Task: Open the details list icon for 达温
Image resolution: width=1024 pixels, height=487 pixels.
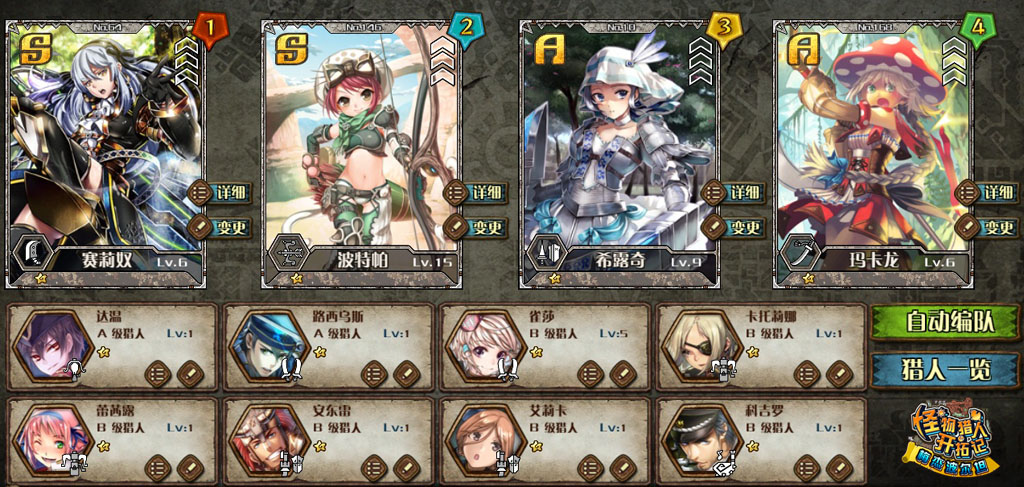Action: click(x=158, y=374)
